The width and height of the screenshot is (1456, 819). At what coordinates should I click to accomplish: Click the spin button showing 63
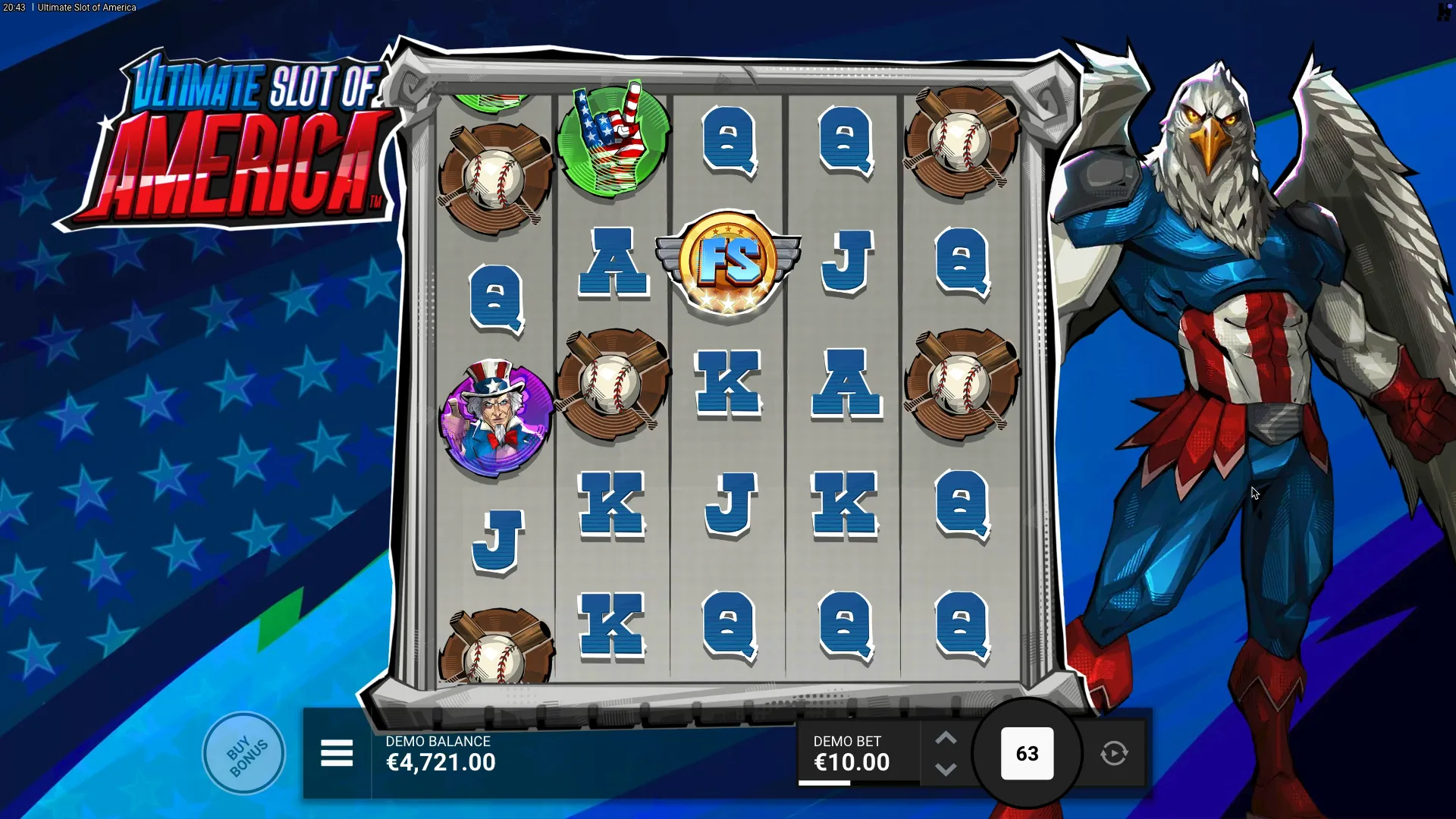(1027, 753)
